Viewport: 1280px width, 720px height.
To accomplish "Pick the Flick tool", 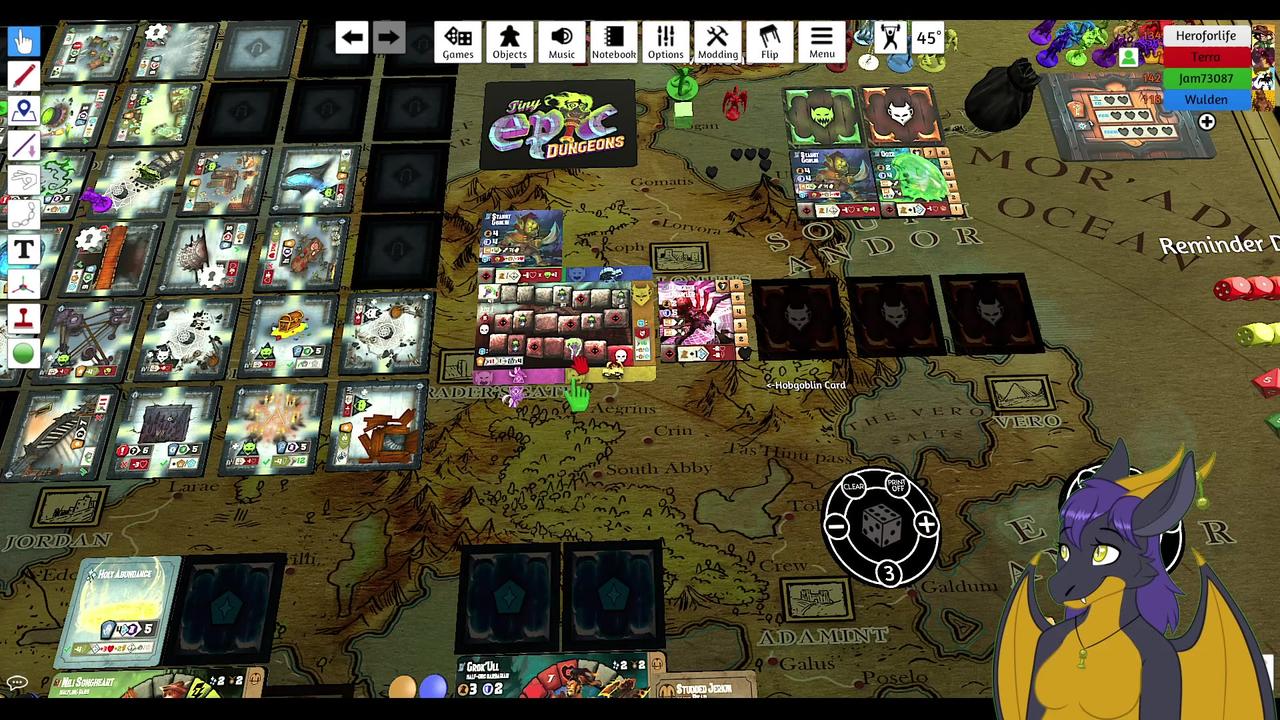I will (x=22, y=179).
